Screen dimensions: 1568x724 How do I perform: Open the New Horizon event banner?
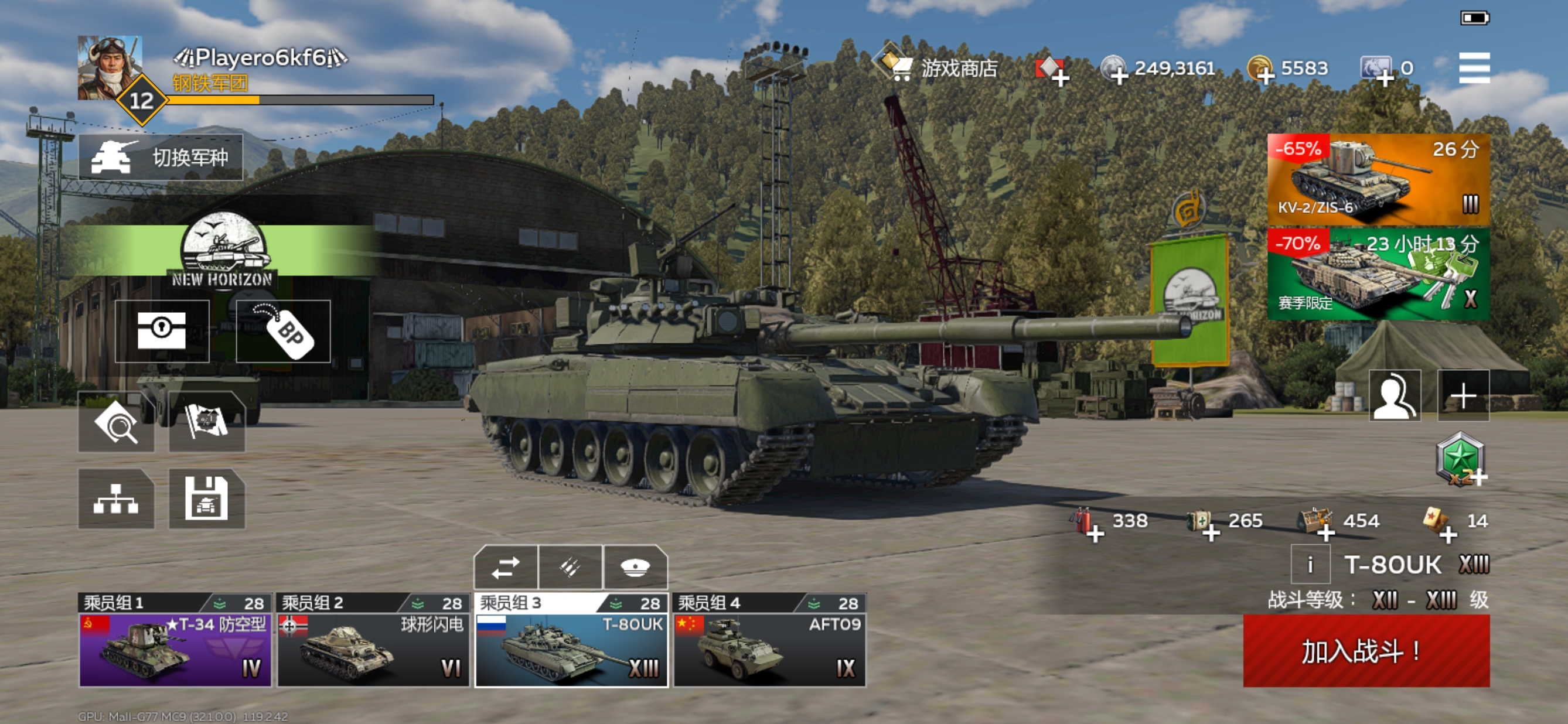223,251
